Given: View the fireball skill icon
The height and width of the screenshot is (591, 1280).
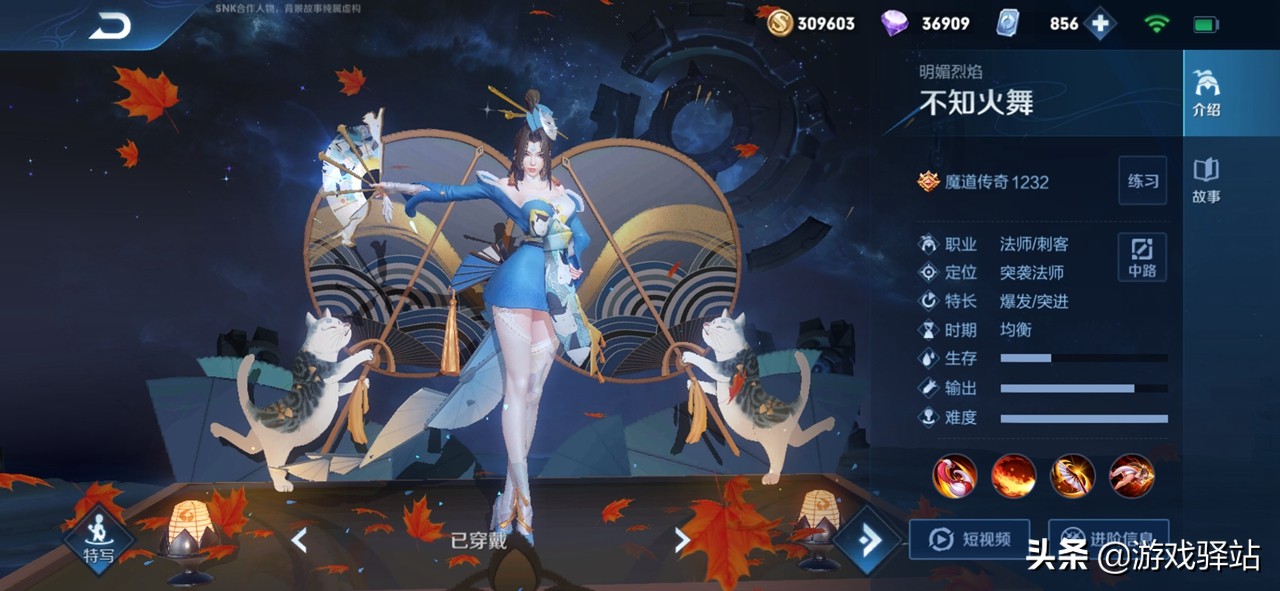Looking at the screenshot, I should (x=1013, y=475).
